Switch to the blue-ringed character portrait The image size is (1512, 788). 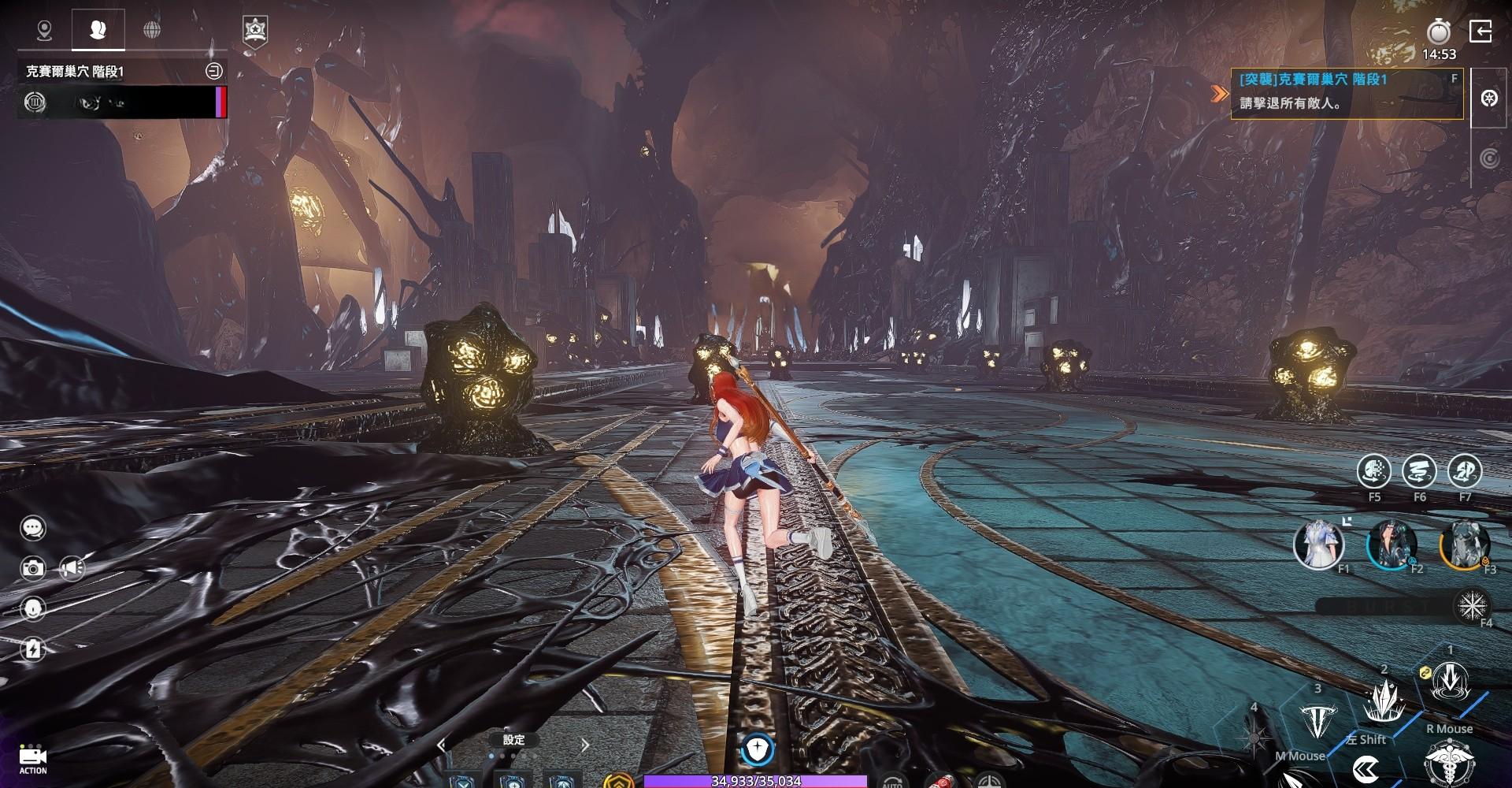pos(1392,545)
